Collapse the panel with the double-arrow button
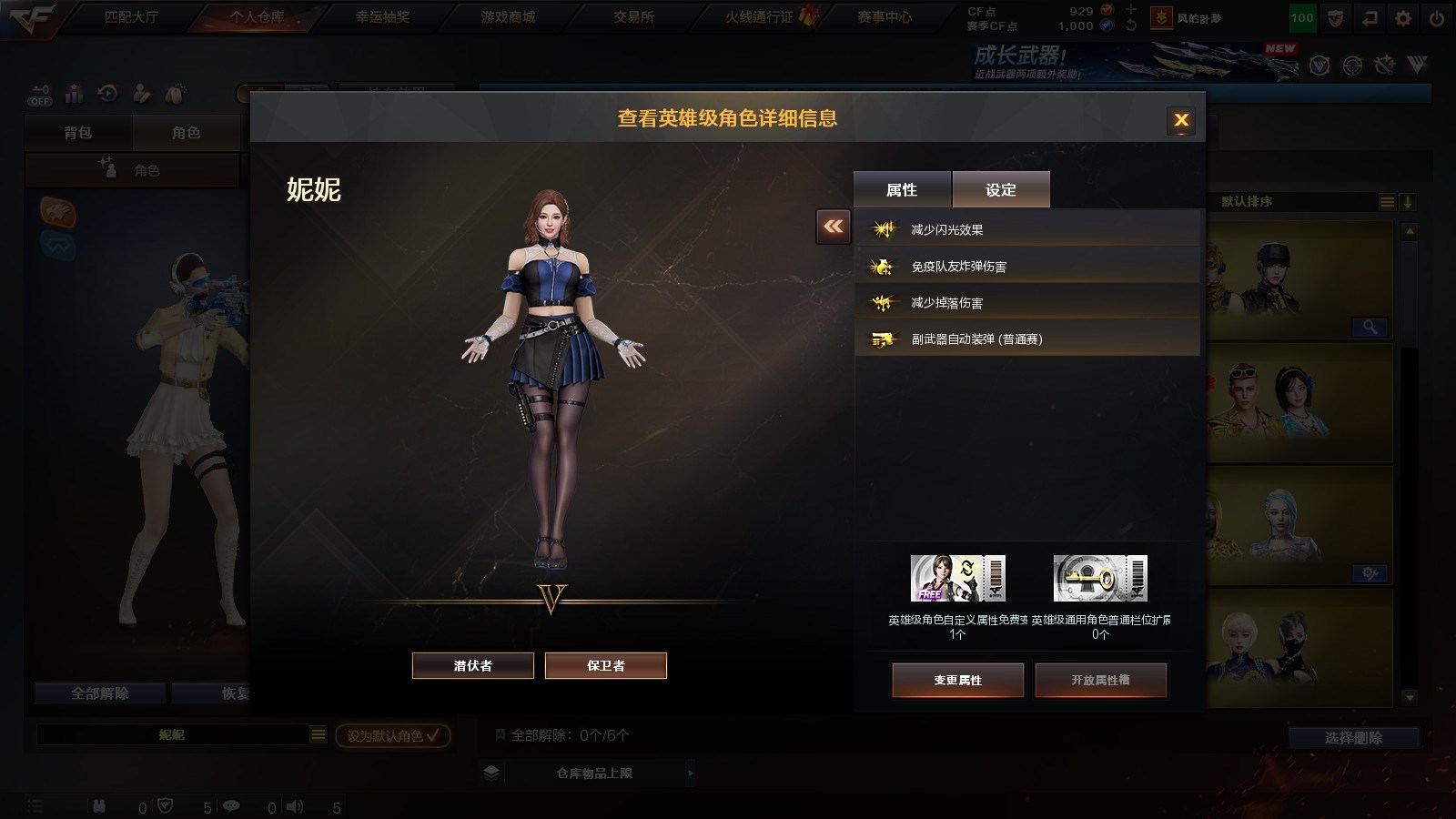The width and height of the screenshot is (1456, 819). [x=834, y=227]
